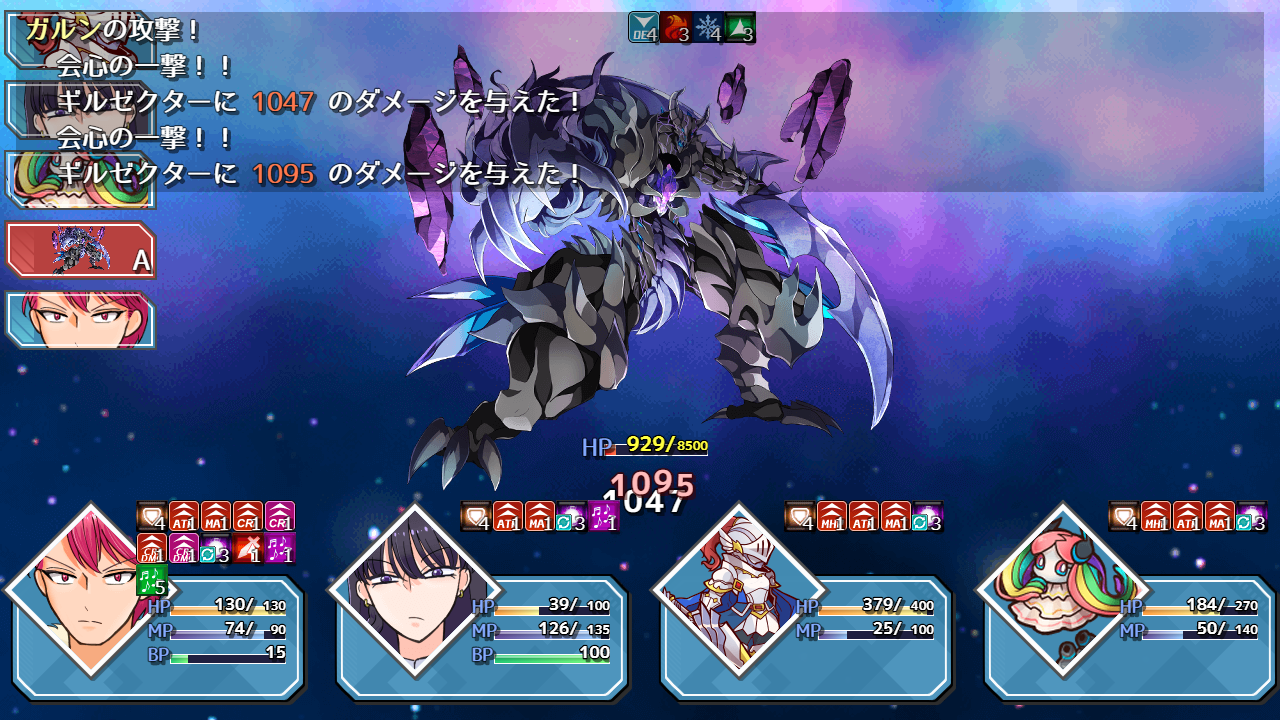Click the enemy's DE defense-down status icon
Viewport: 1280px width, 720px height.
(645, 27)
